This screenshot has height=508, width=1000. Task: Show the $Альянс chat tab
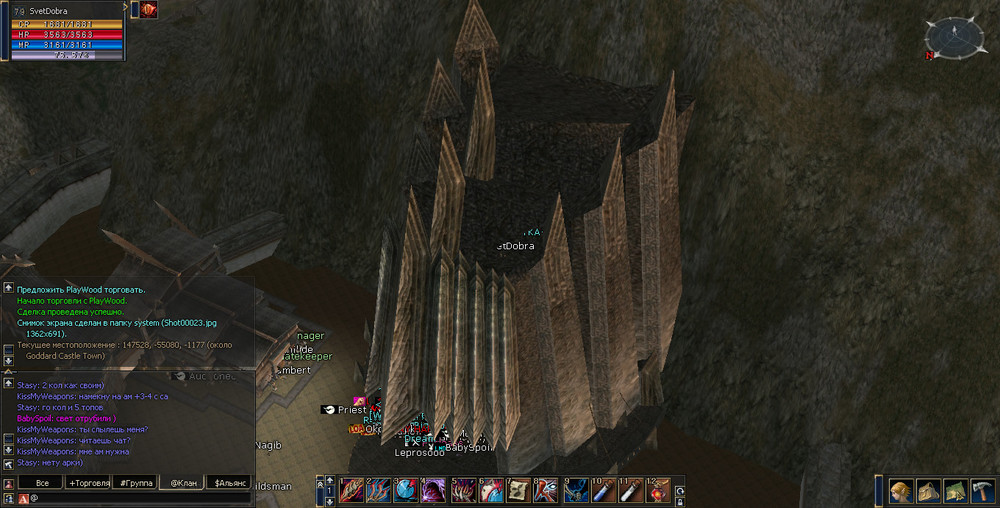point(230,483)
